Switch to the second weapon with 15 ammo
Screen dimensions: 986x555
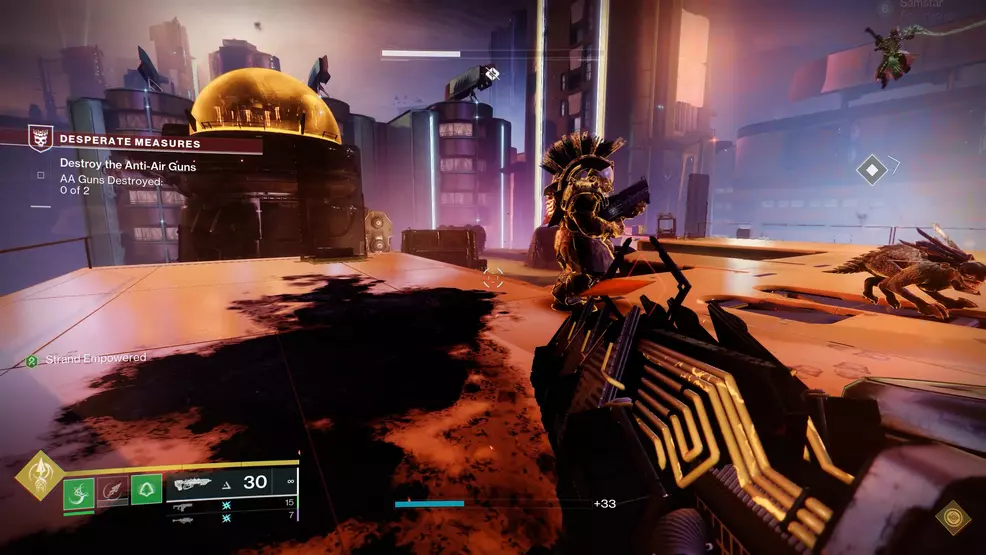tap(232, 503)
